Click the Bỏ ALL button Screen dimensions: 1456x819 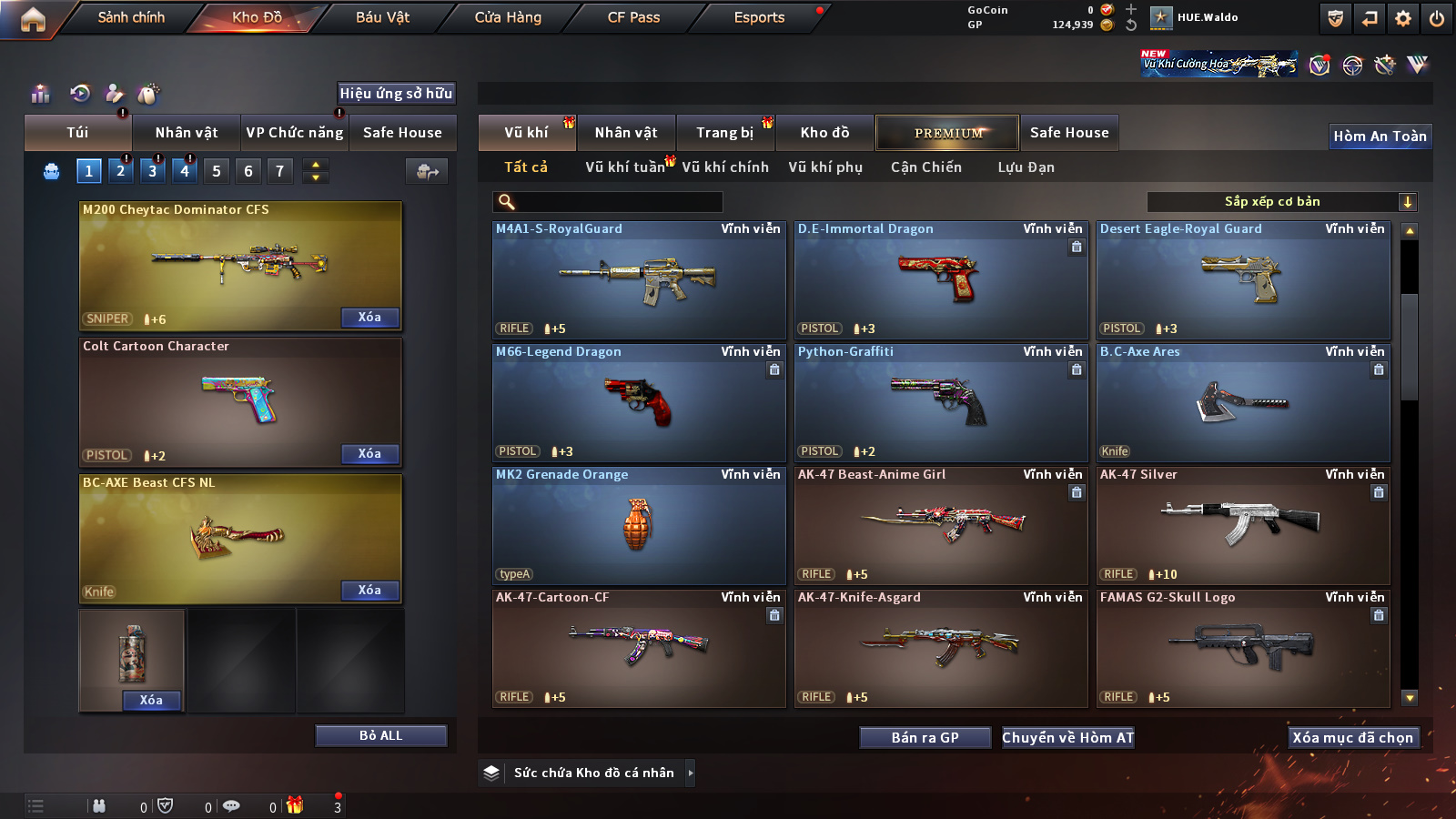tap(380, 735)
